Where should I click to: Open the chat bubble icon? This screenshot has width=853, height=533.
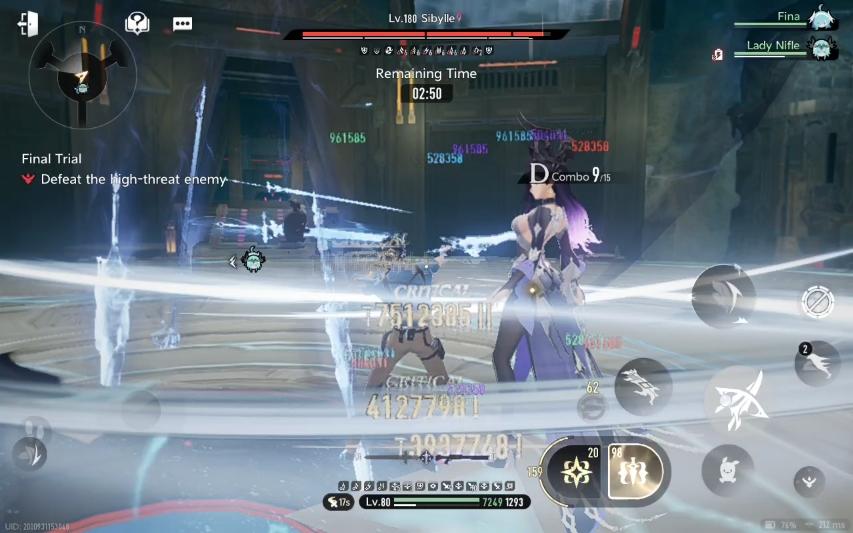pyautogui.click(x=182, y=23)
